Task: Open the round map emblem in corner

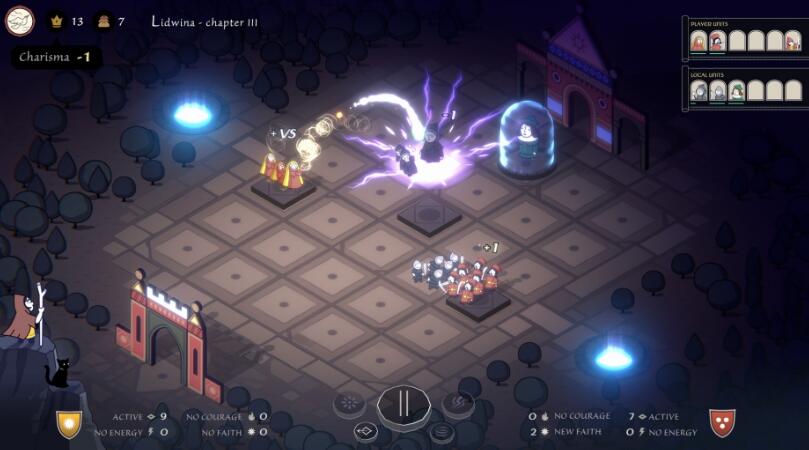Action: coord(20,20)
